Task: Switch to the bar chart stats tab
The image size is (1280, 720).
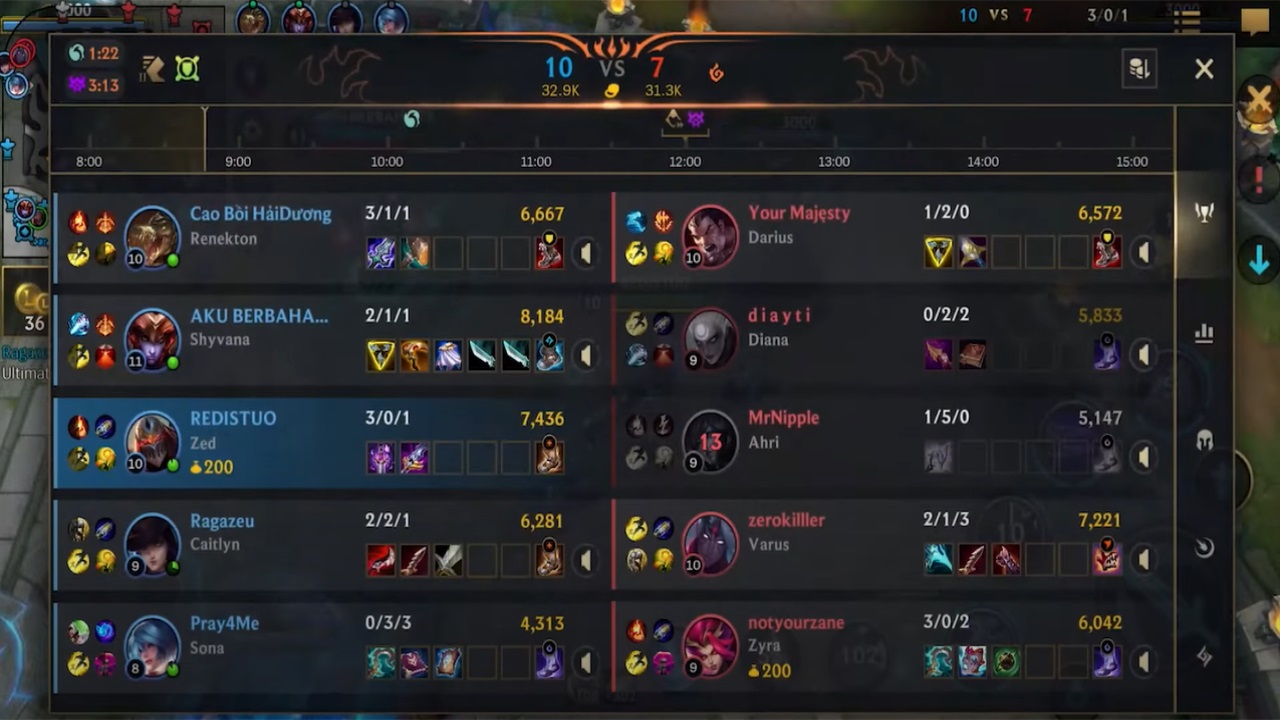Action: click(x=1204, y=333)
